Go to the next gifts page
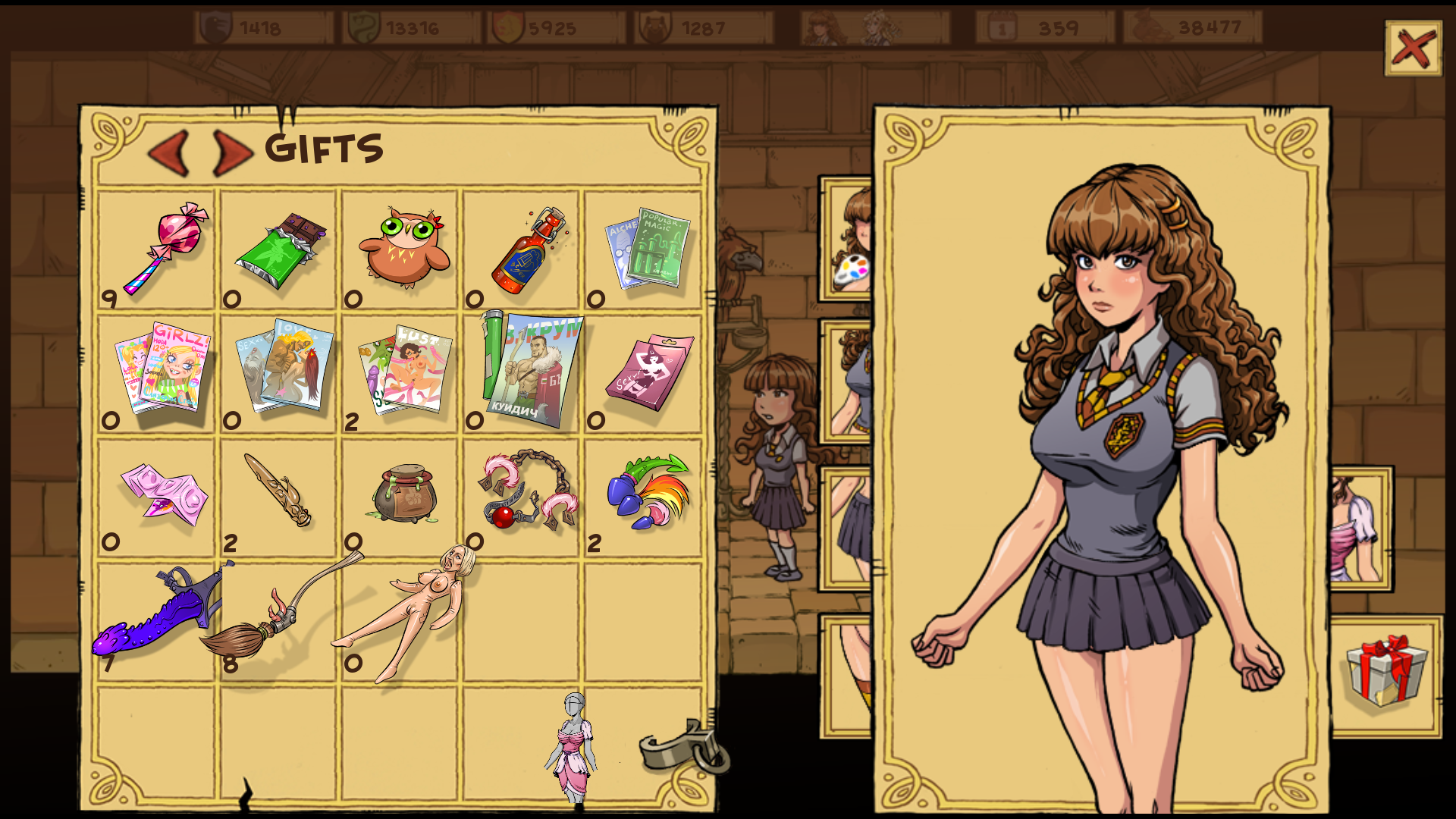This screenshot has width=1456, height=819. point(232,152)
